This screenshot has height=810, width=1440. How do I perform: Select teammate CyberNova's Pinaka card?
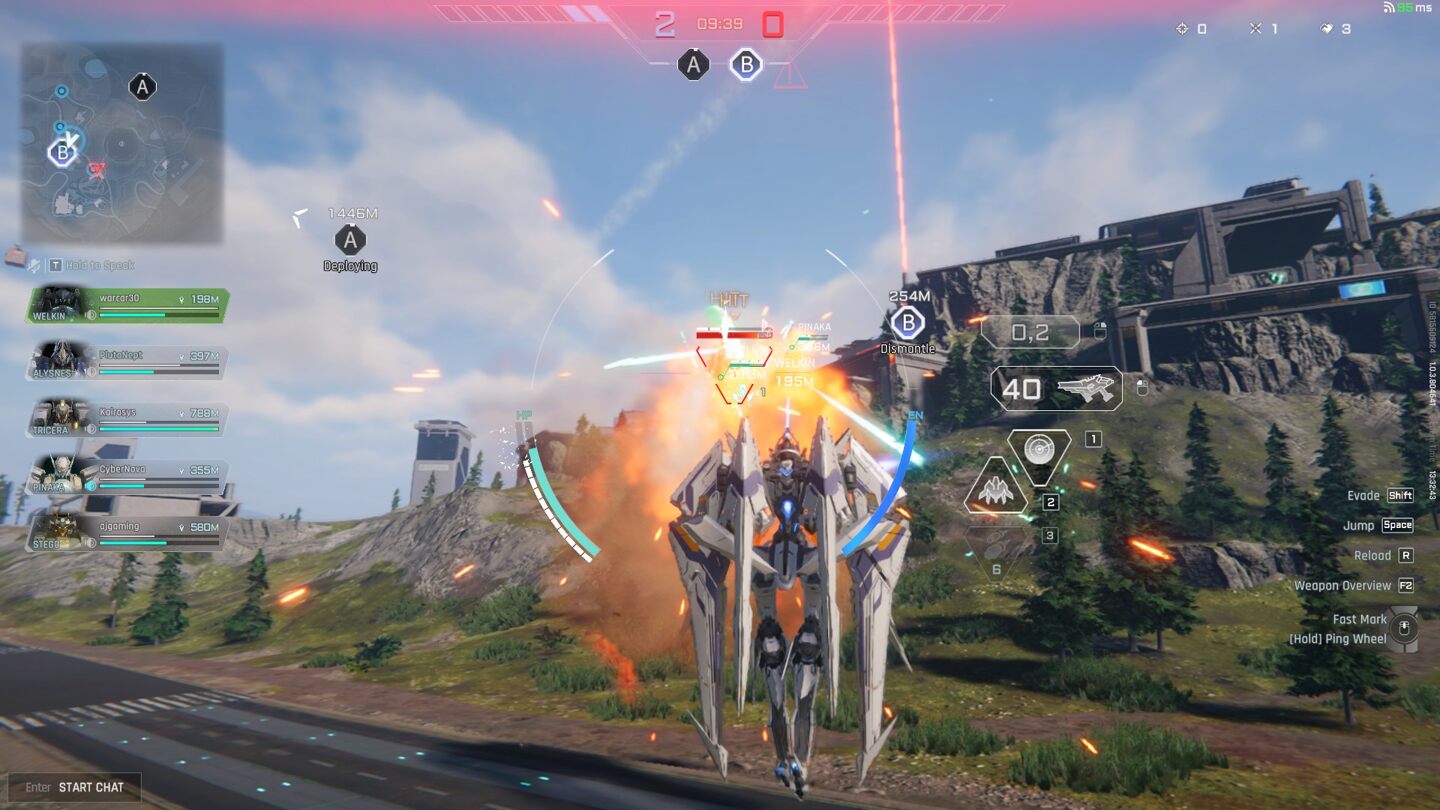128,475
